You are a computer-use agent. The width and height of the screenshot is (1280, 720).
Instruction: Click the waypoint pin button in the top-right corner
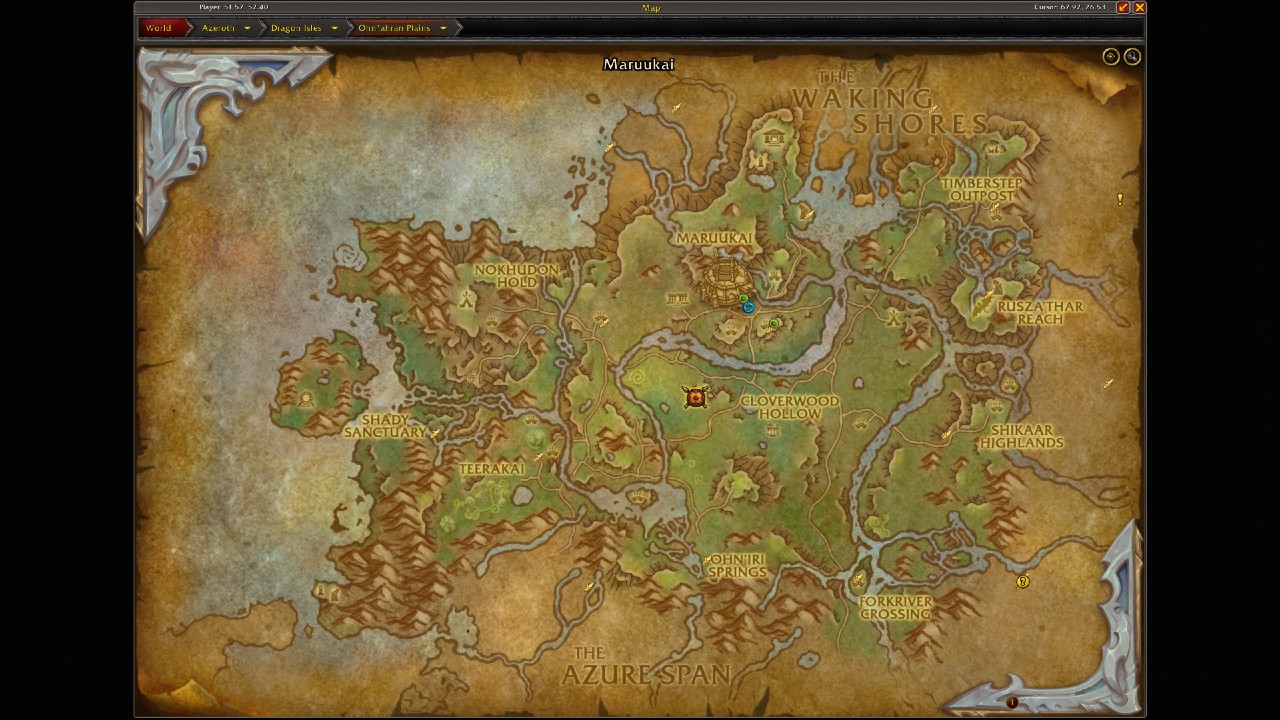coord(1110,56)
